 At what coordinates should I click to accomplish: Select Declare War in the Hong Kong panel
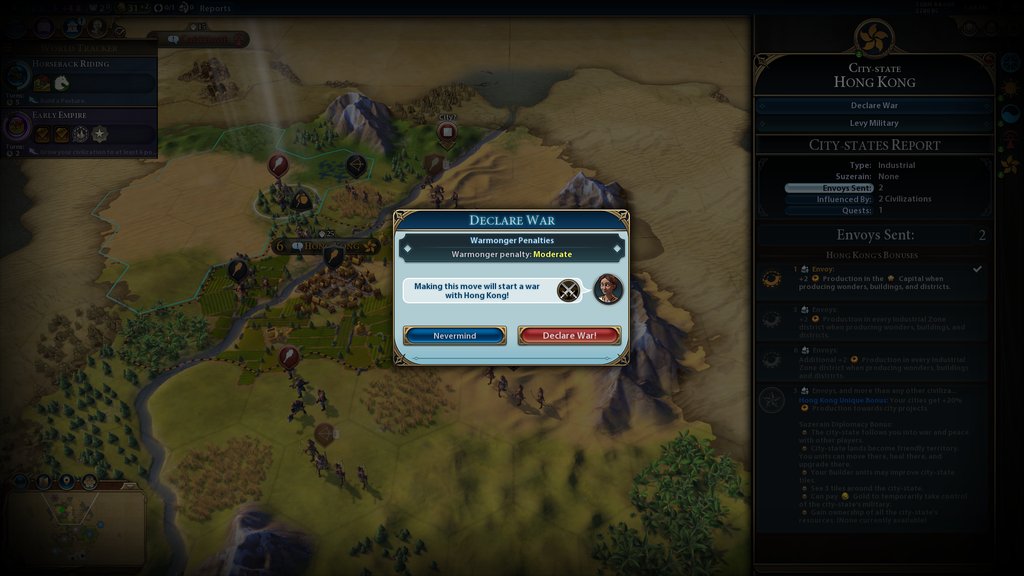[x=874, y=105]
